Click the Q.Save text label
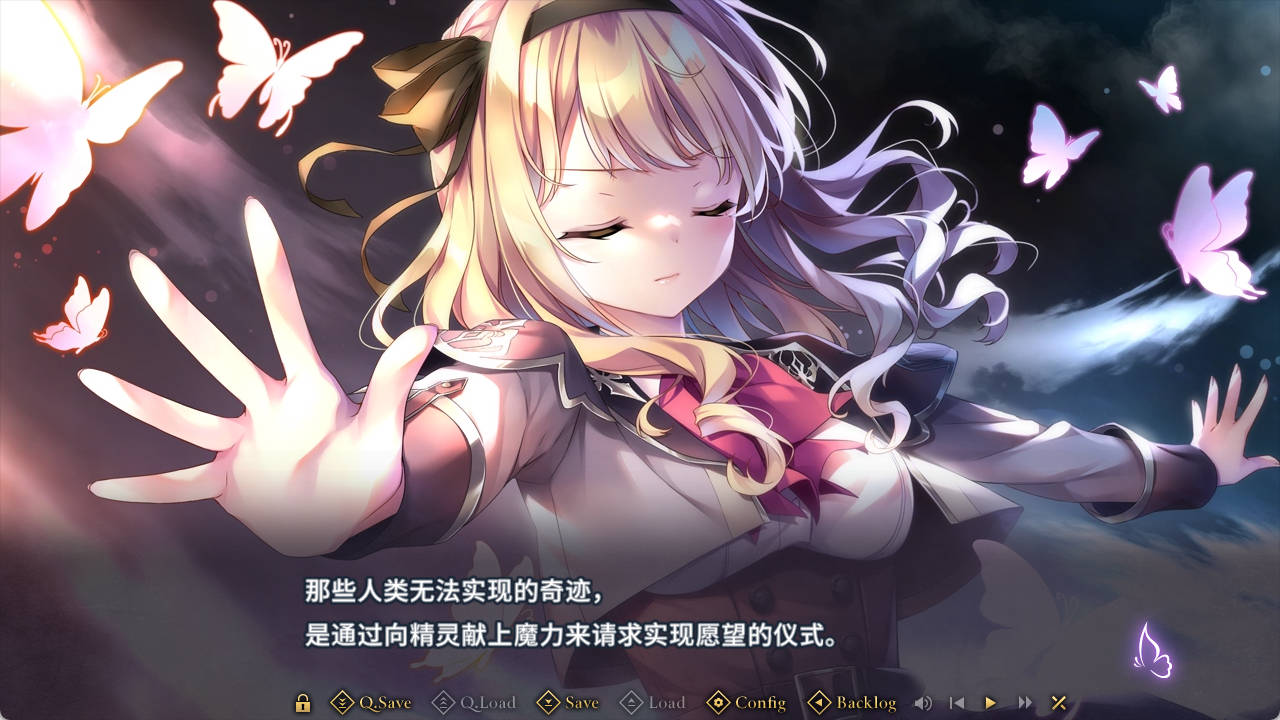The height and width of the screenshot is (720, 1280). click(x=386, y=703)
